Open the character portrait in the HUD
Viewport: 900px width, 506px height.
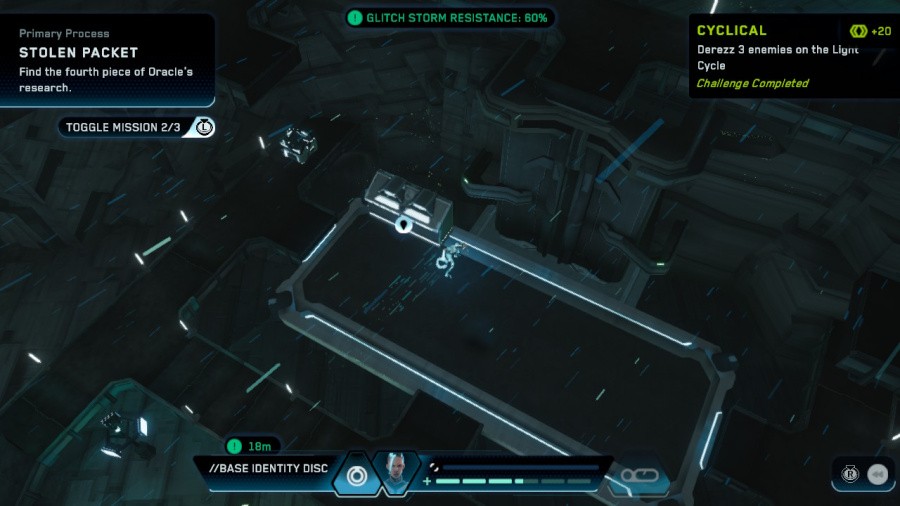click(x=396, y=473)
